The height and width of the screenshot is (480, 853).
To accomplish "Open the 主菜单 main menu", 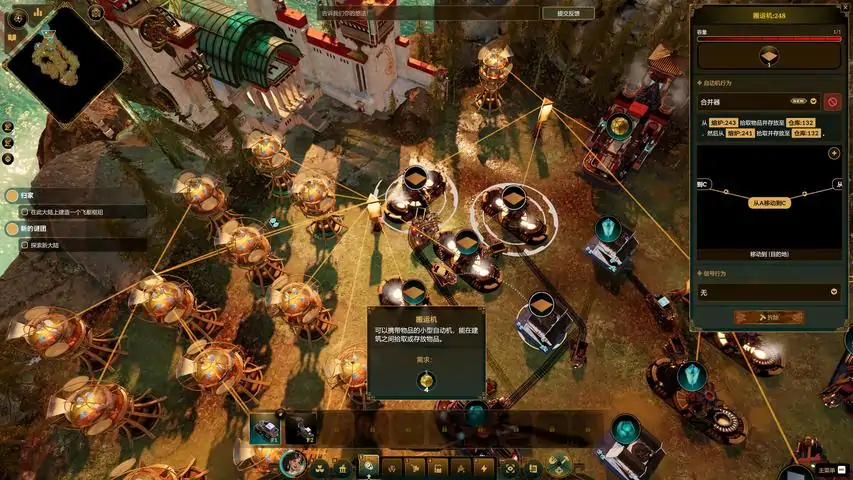I will pos(826,469).
